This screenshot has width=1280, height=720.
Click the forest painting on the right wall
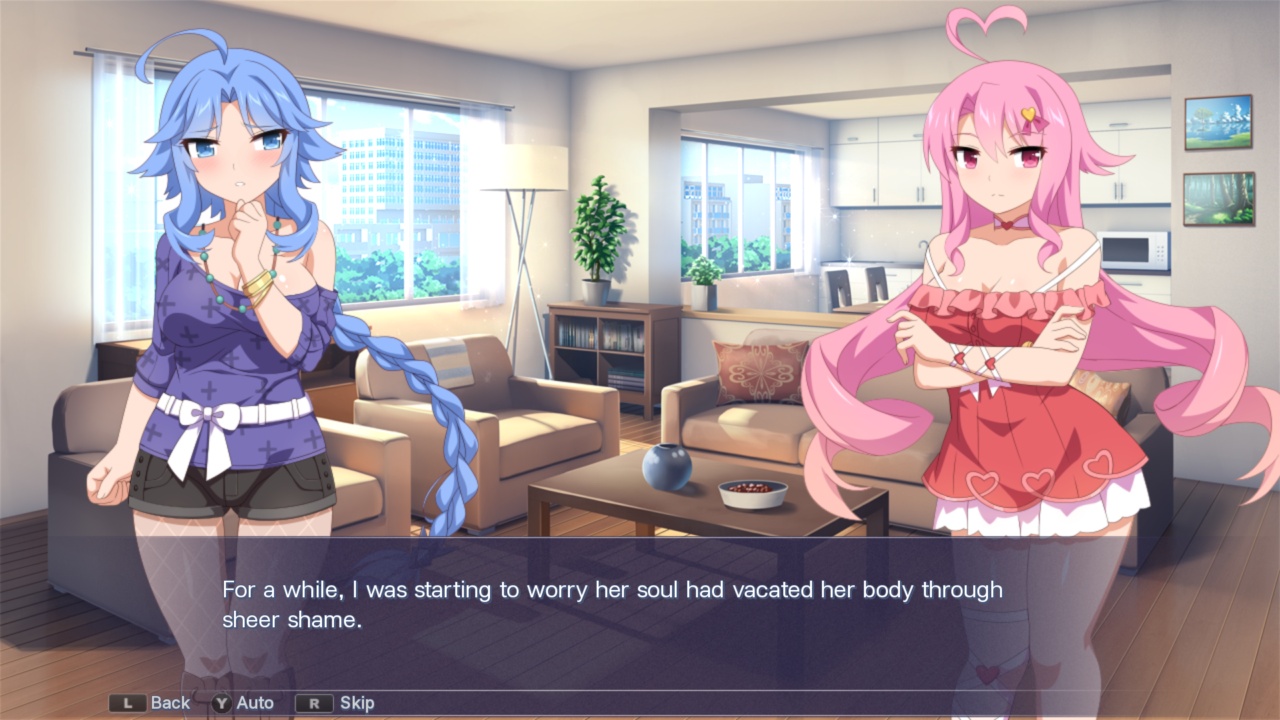click(1218, 197)
